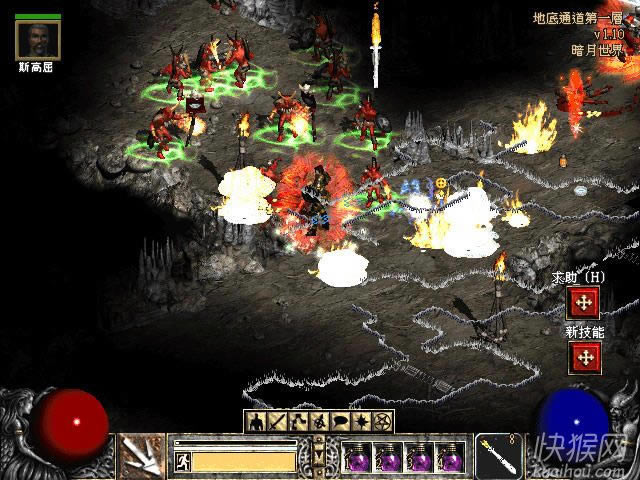
Task: Open the speech bubble message log icon
Action: (341, 422)
